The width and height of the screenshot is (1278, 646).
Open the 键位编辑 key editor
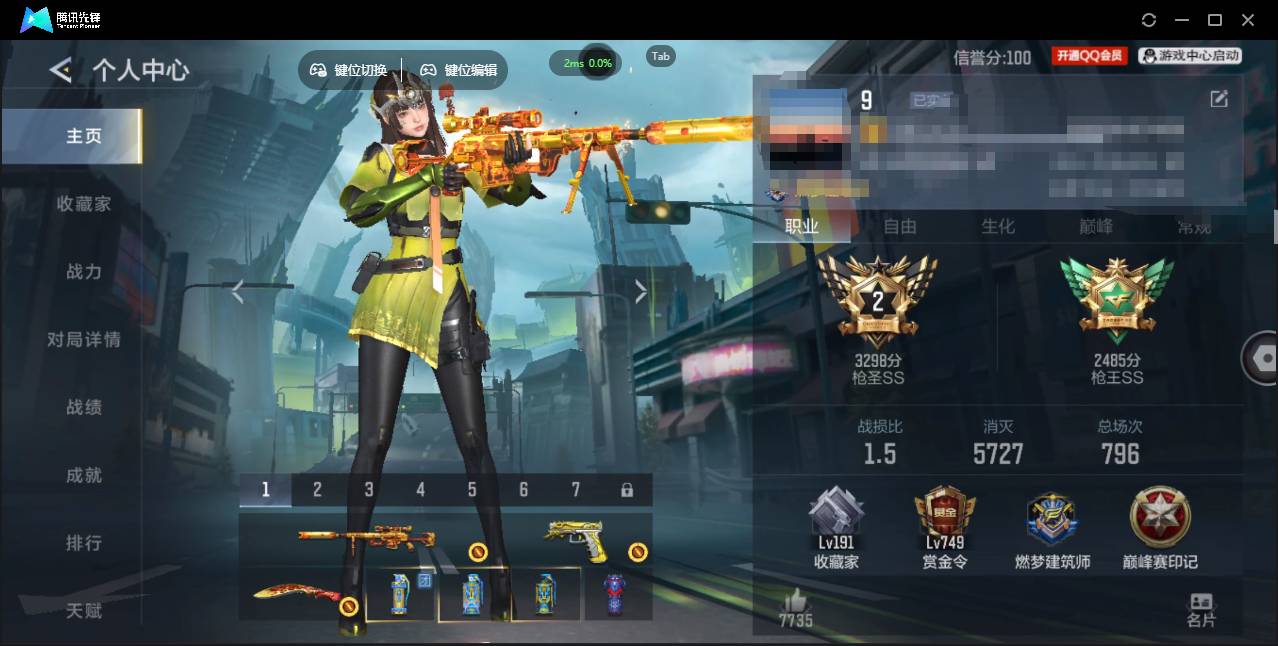point(458,70)
